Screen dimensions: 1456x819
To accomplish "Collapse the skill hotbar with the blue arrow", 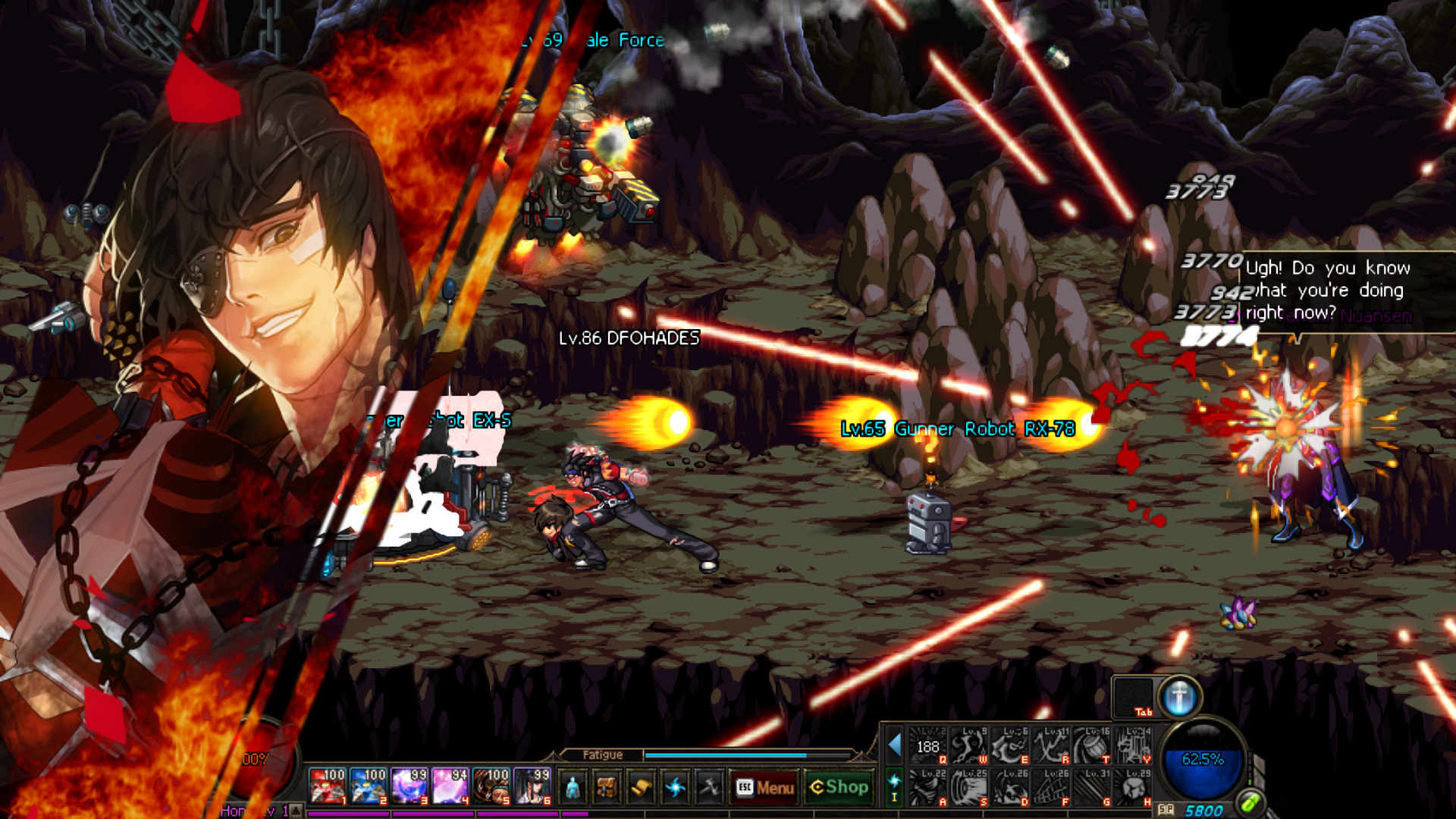I will tap(896, 745).
